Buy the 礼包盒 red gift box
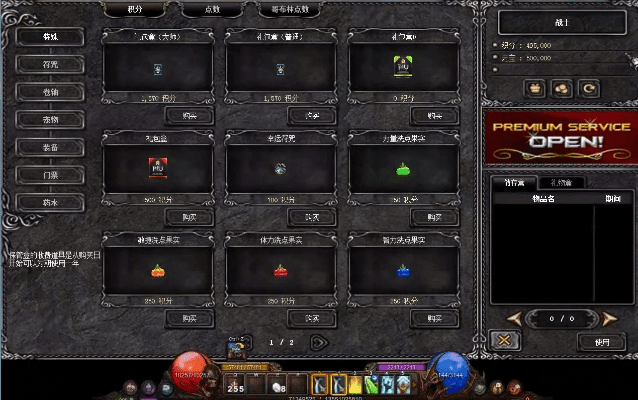 (189, 217)
